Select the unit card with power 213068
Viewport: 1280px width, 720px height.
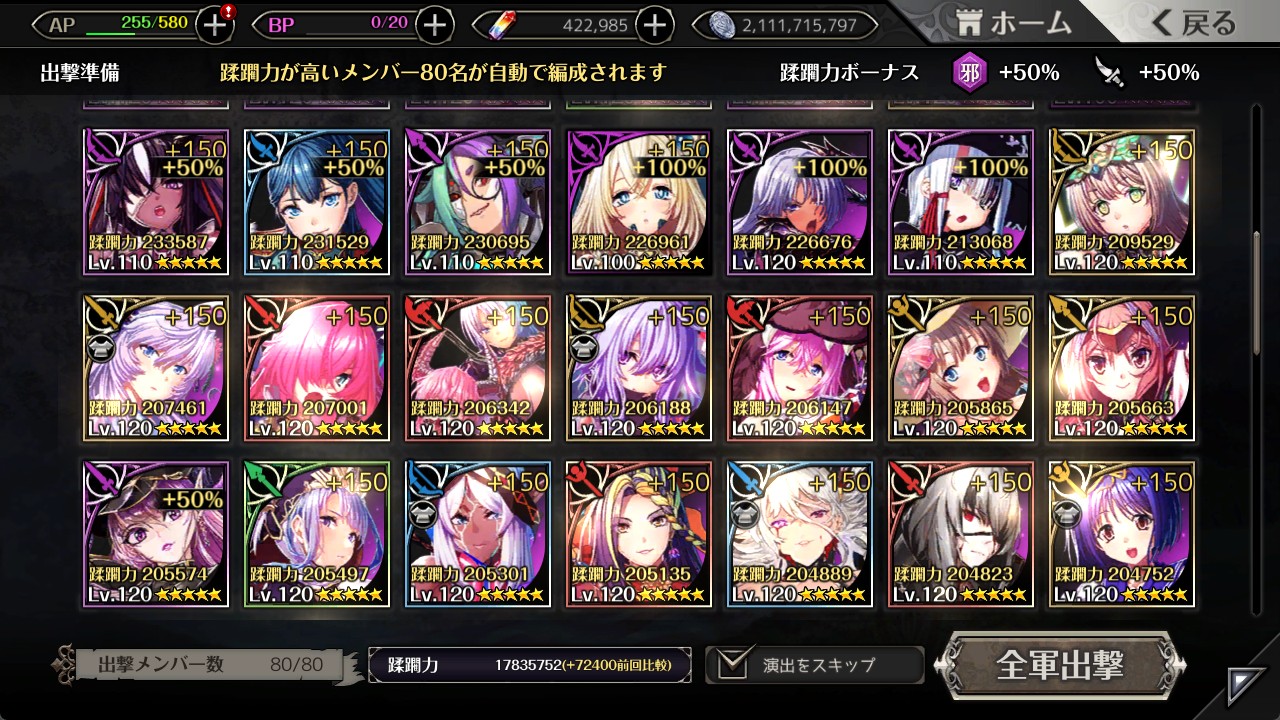960,202
